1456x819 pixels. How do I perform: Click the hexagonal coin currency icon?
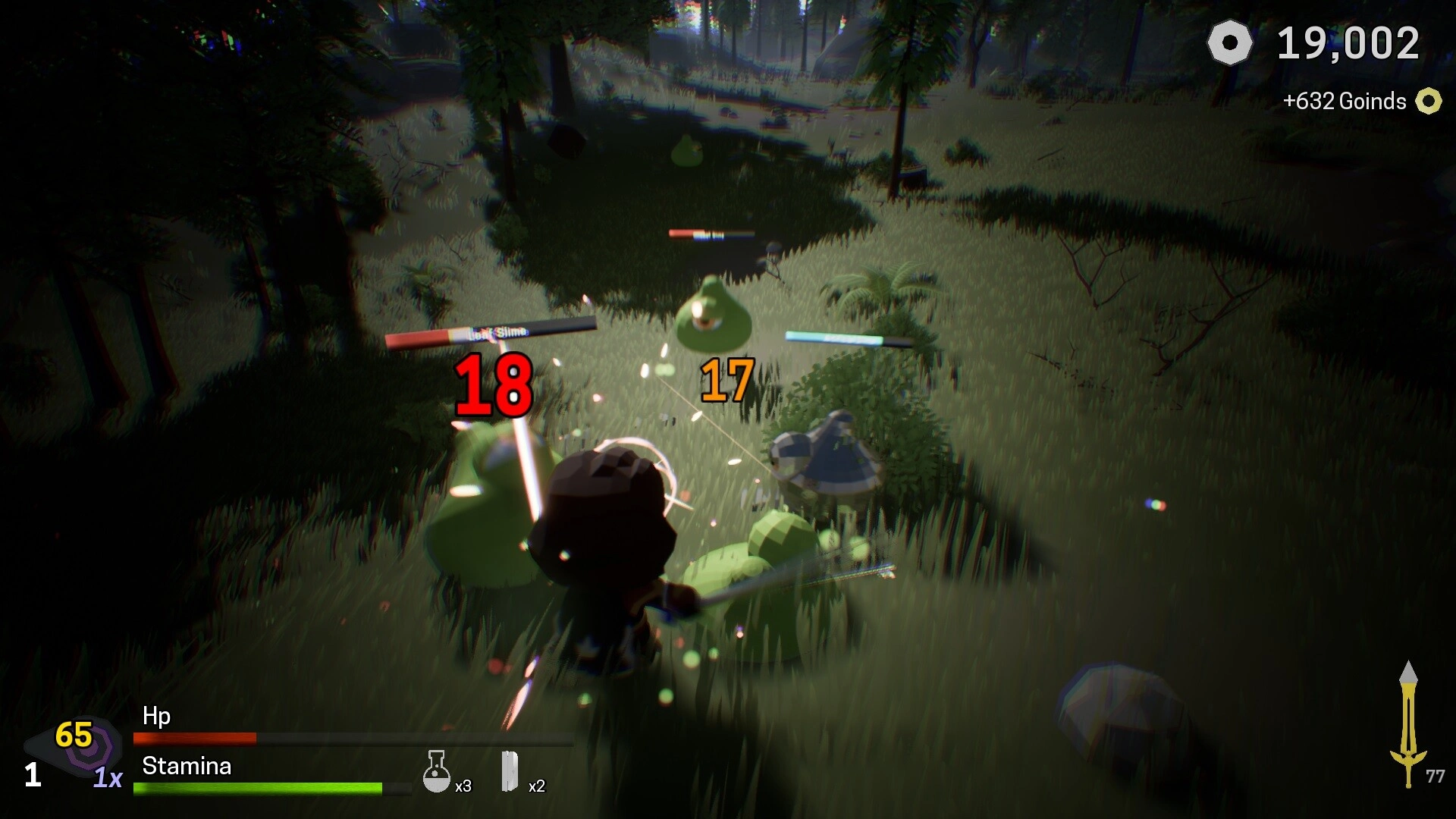click(1229, 43)
